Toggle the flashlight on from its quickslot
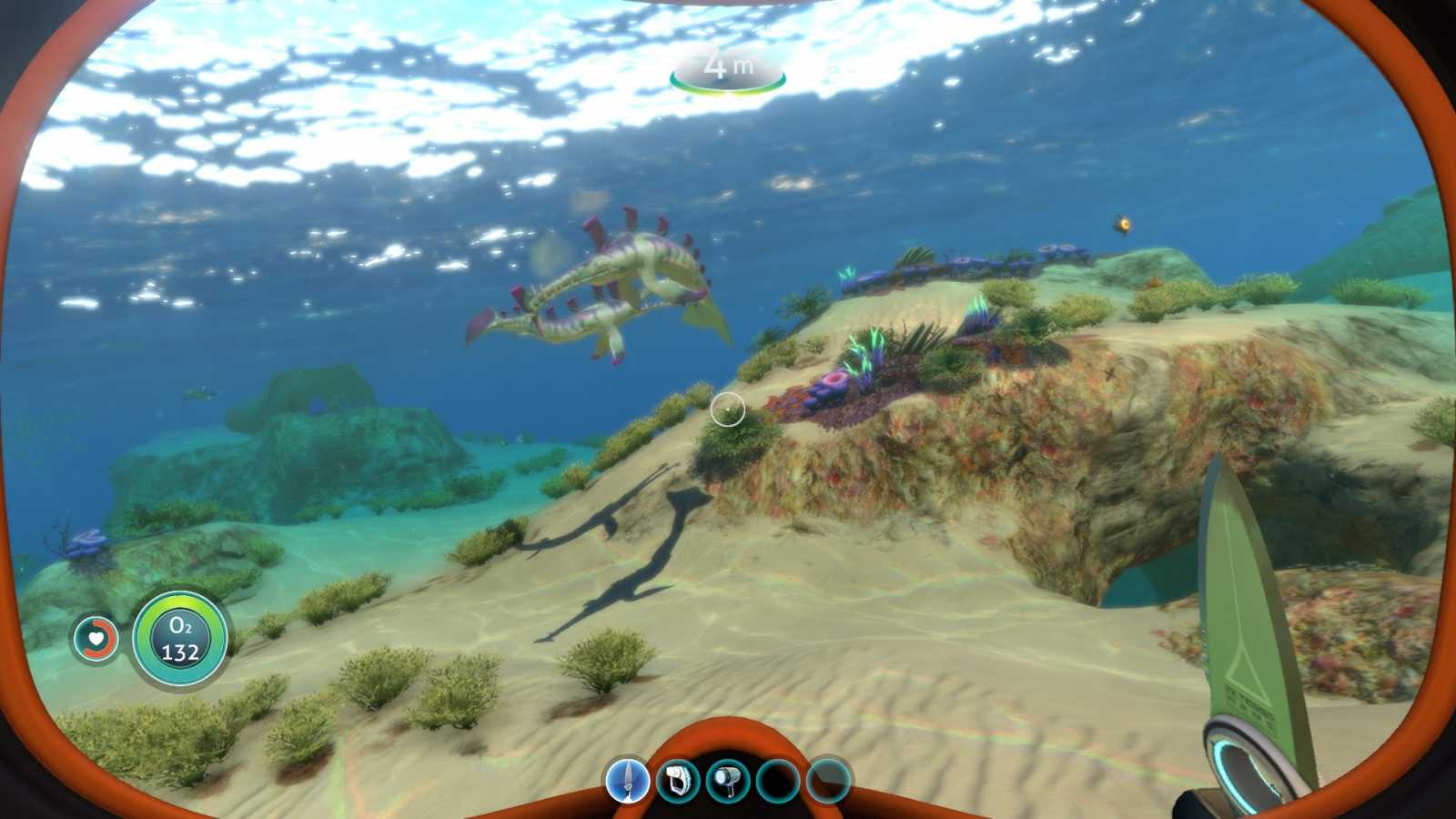The height and width of the screenshot is (819, 1456). point(729,781)
